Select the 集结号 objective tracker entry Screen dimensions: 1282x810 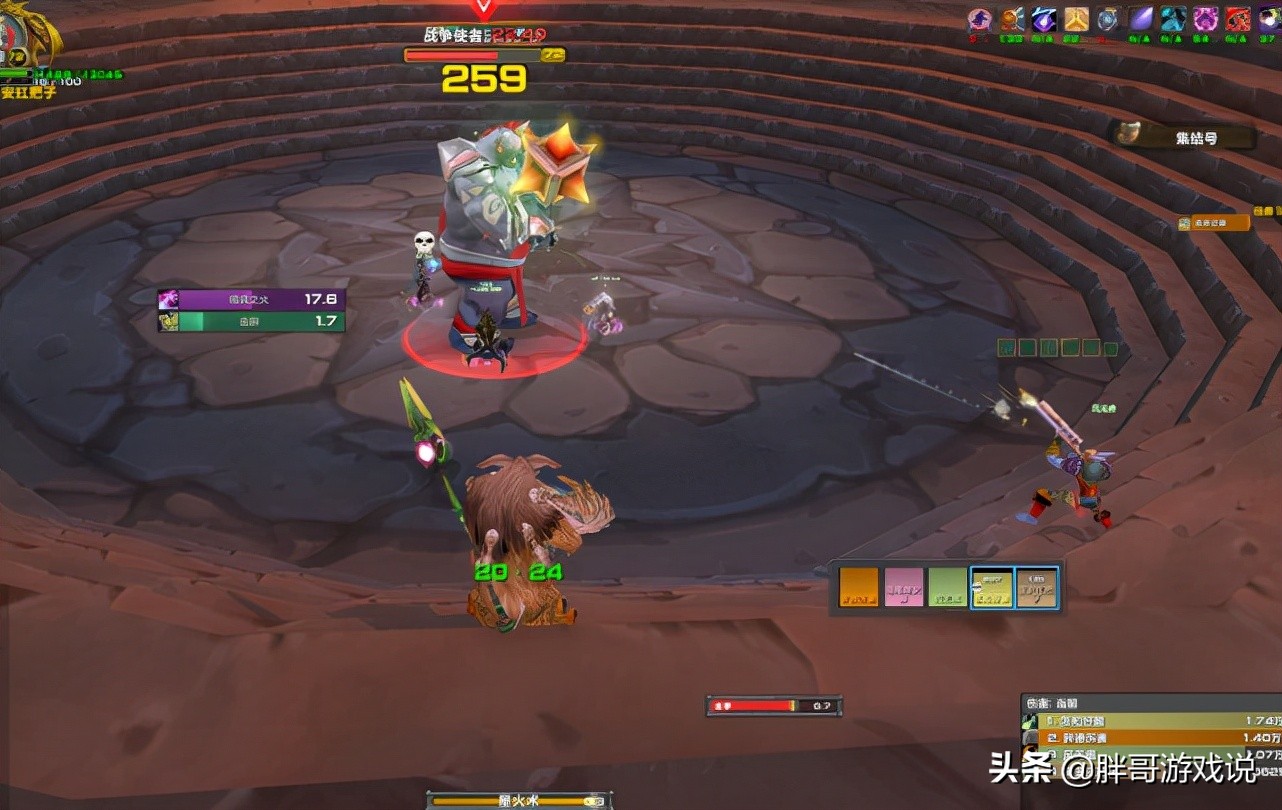pos(1185,137)
